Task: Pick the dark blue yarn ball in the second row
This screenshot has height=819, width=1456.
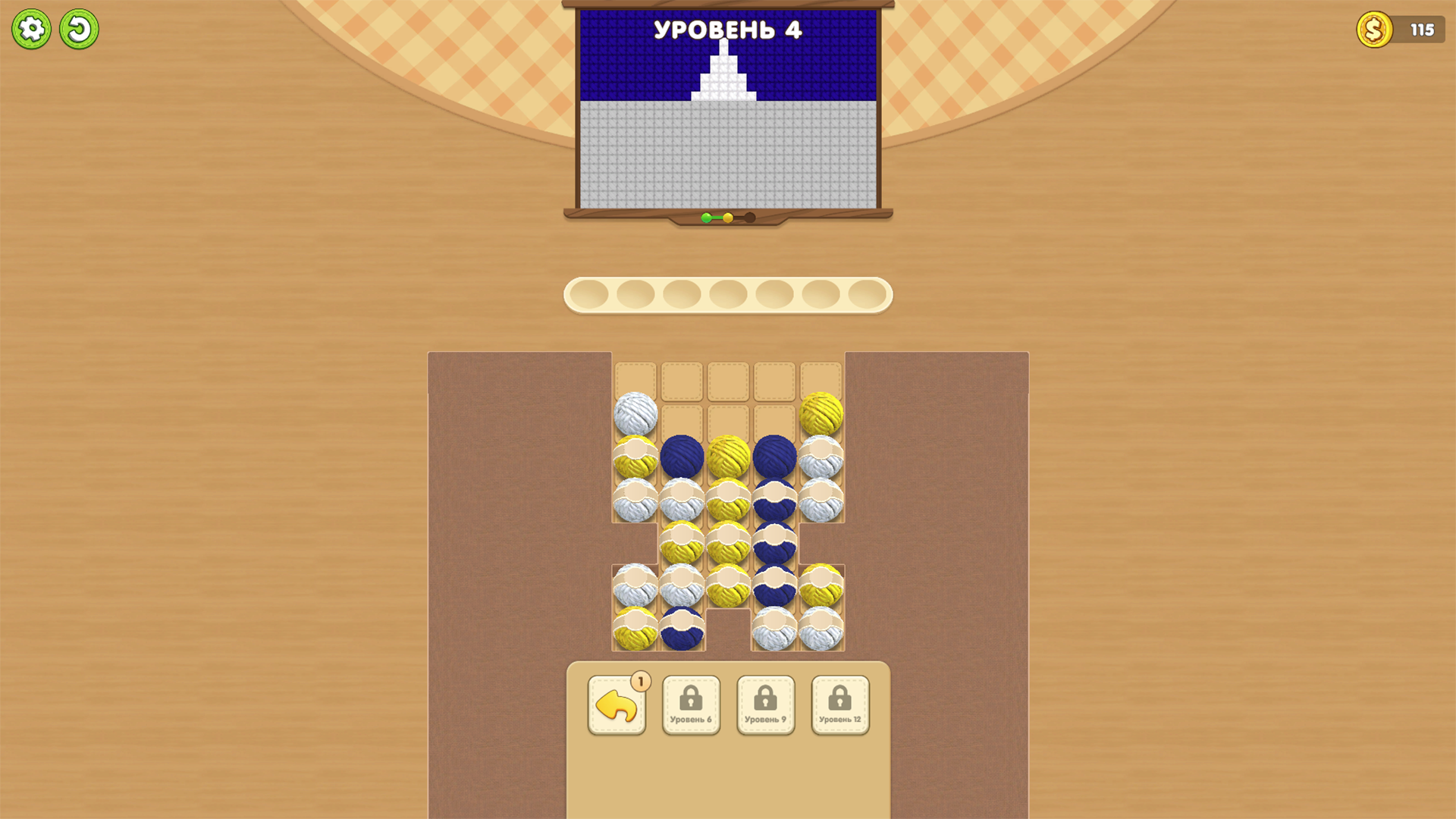Action: 681,456
